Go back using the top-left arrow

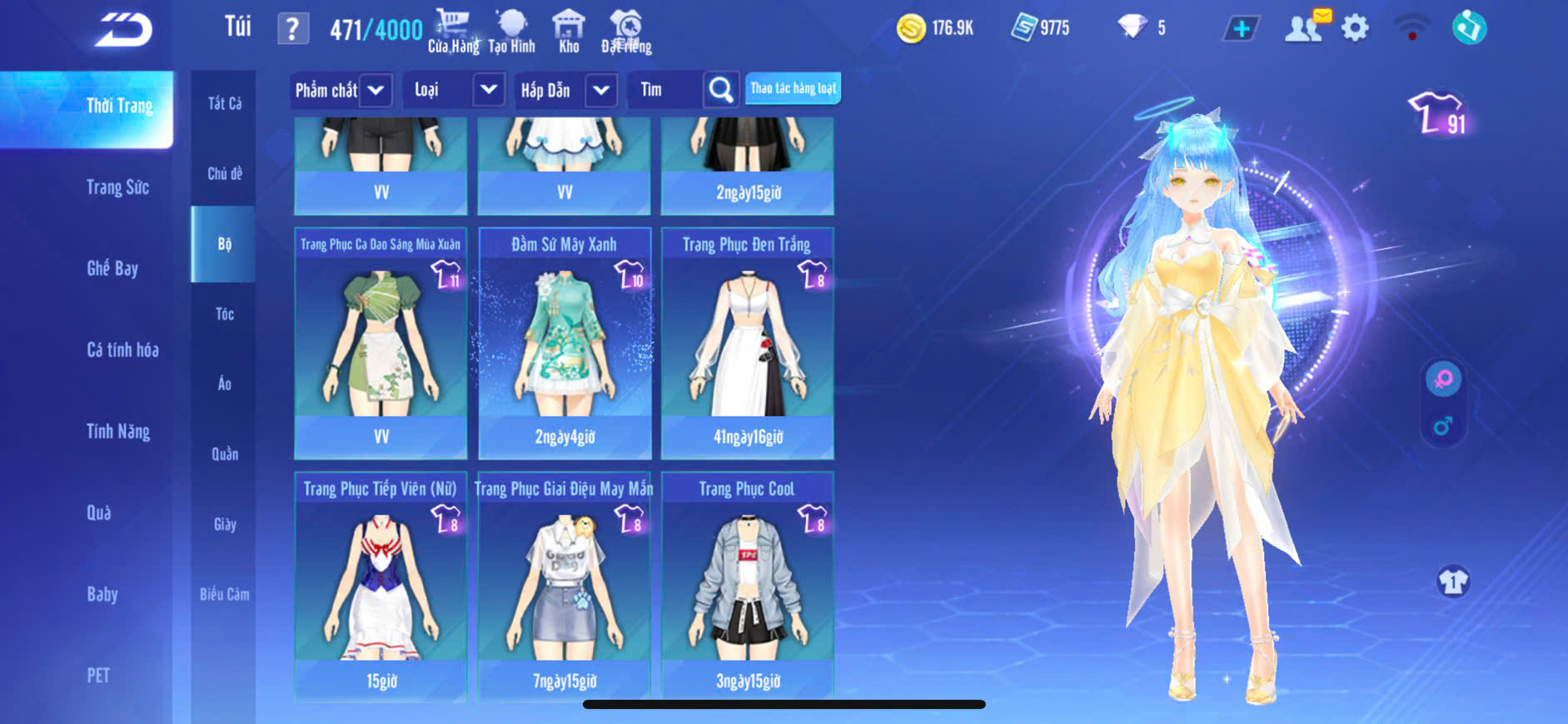(123, 30)
